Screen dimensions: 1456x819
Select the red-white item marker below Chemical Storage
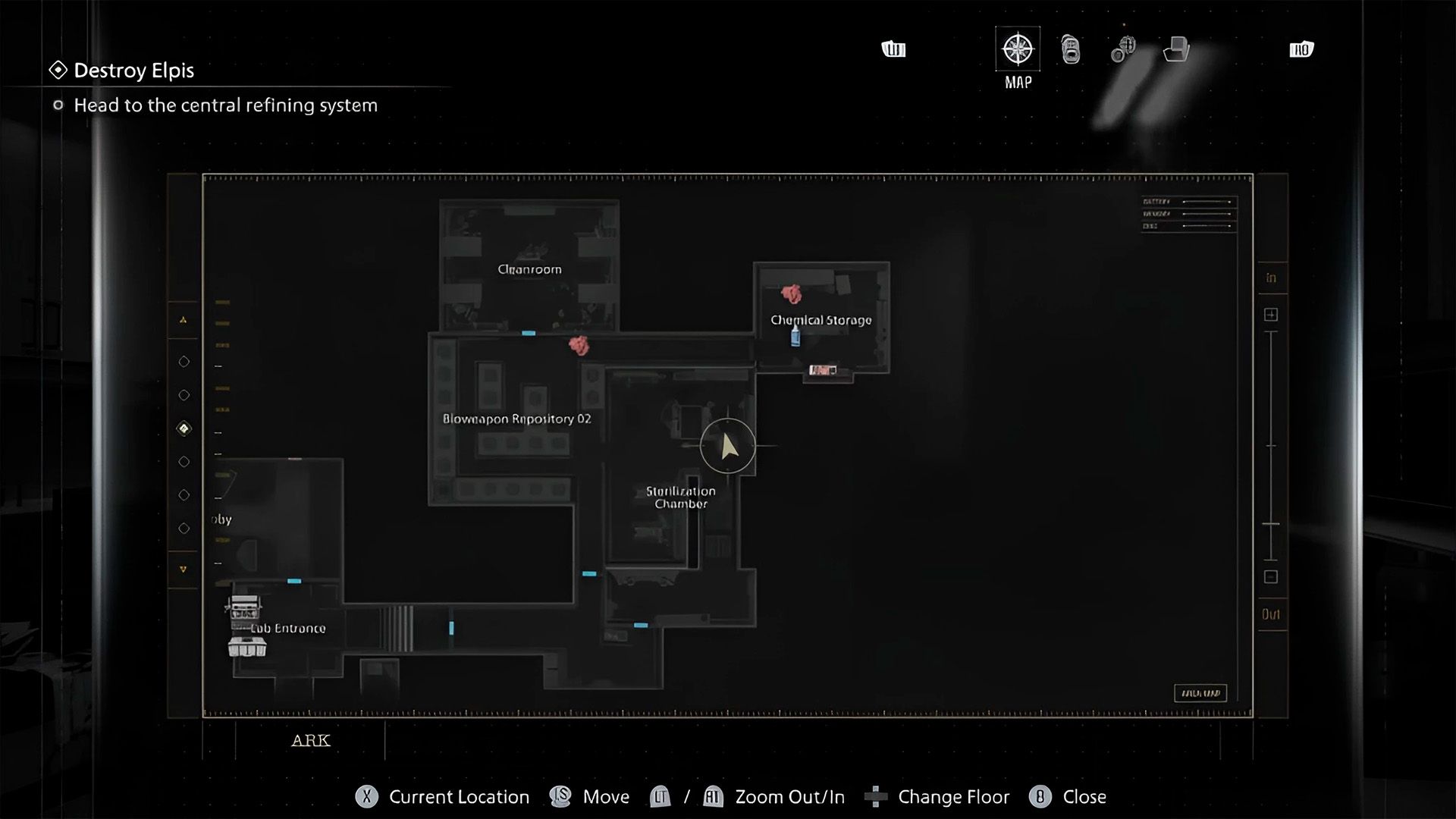pos(823,370)
